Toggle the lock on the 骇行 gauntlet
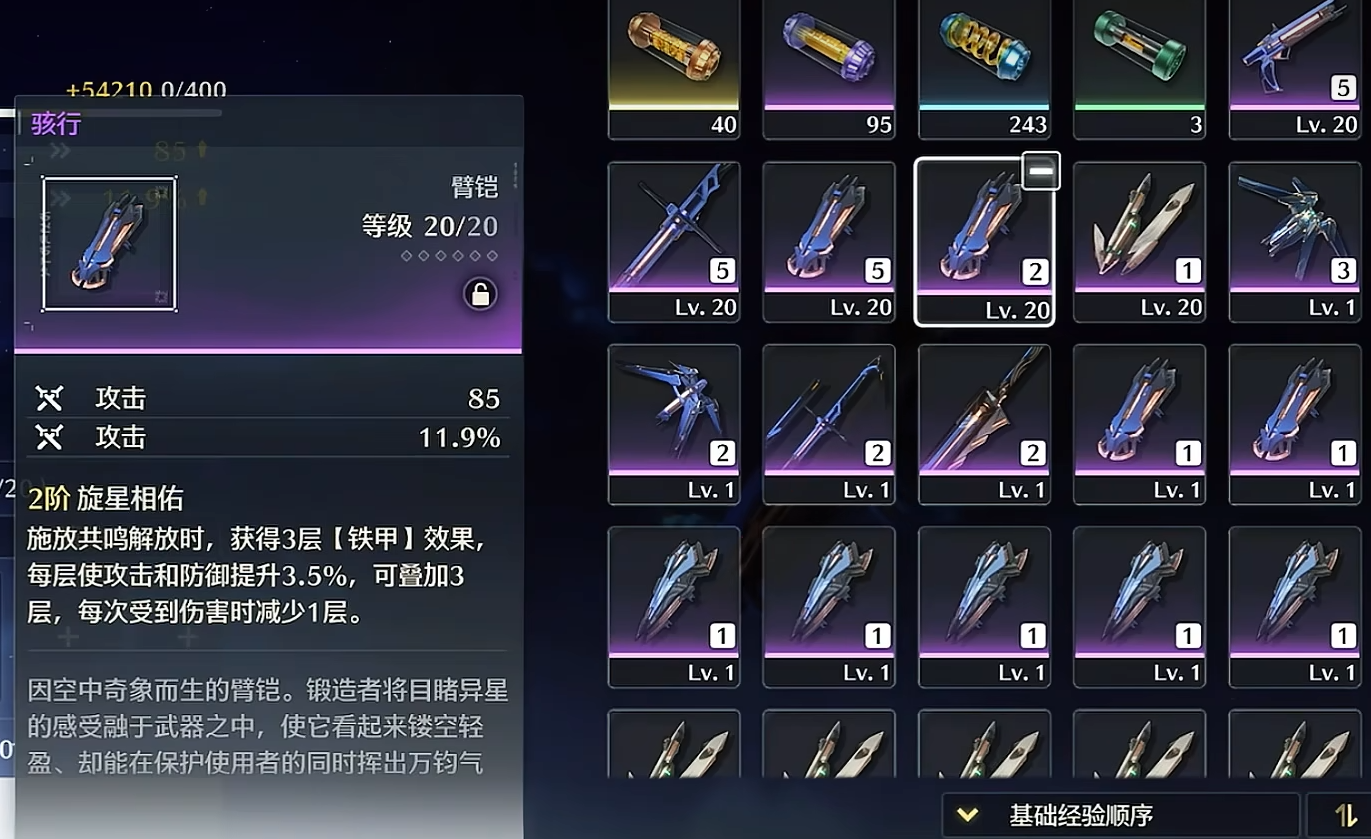The height and width of the screenshot is (839, 1371). [x=479, y=294]
